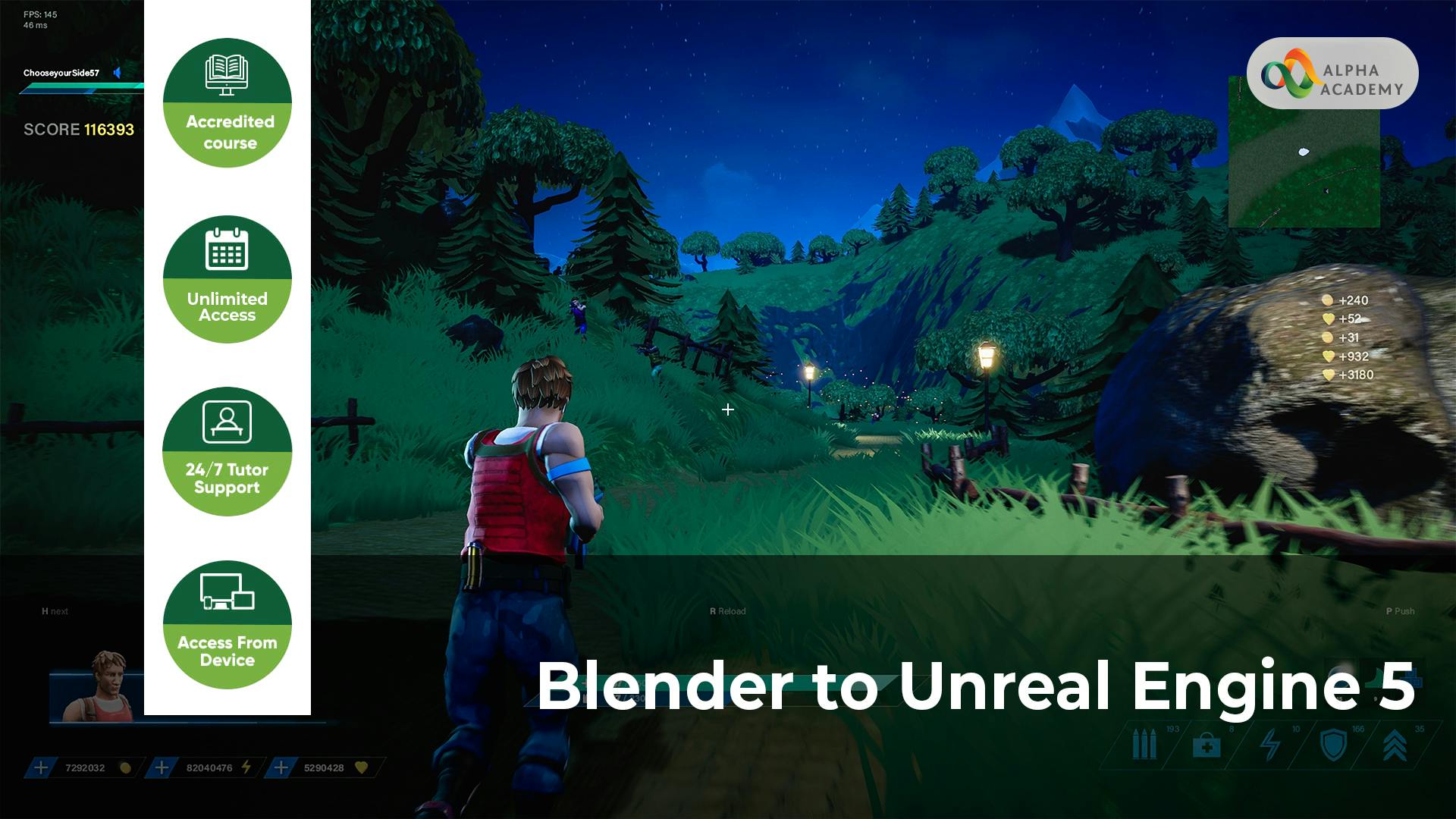
Task: Click the 24/7 Tutor Support person icon
Action: tap(227, 423)
